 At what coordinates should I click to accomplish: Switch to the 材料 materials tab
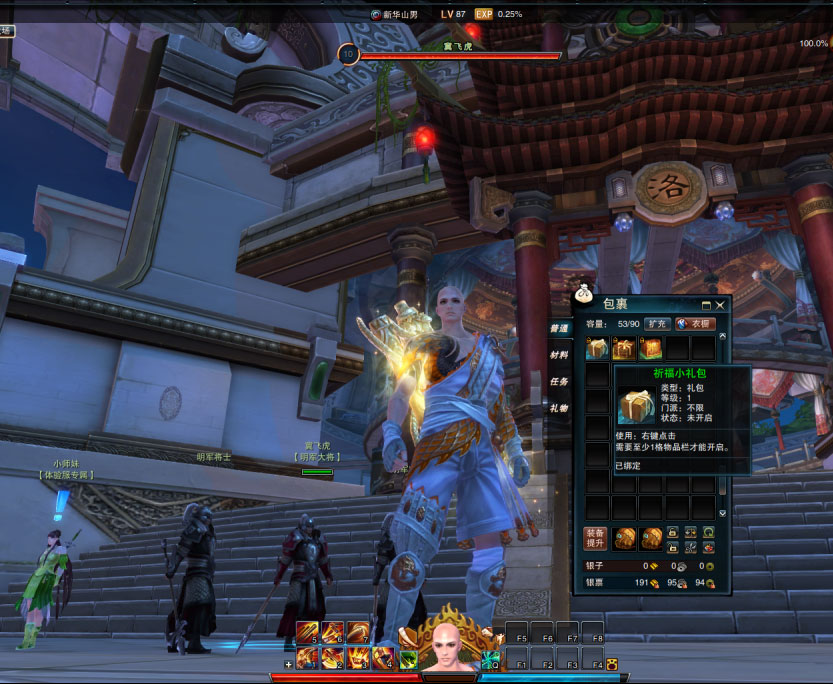click(x=560, y=354)
